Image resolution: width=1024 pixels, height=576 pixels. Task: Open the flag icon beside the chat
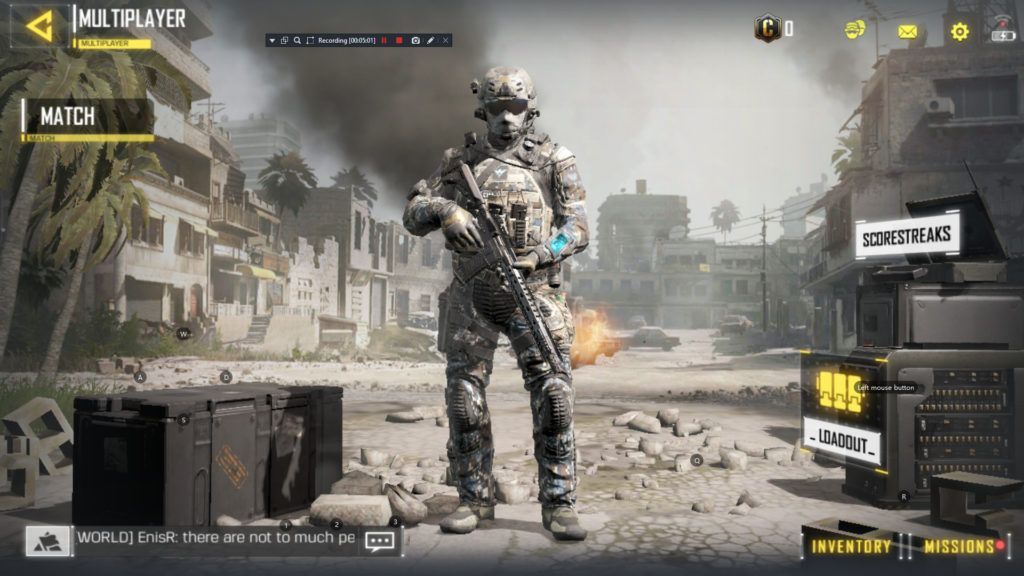coord(48,541)
